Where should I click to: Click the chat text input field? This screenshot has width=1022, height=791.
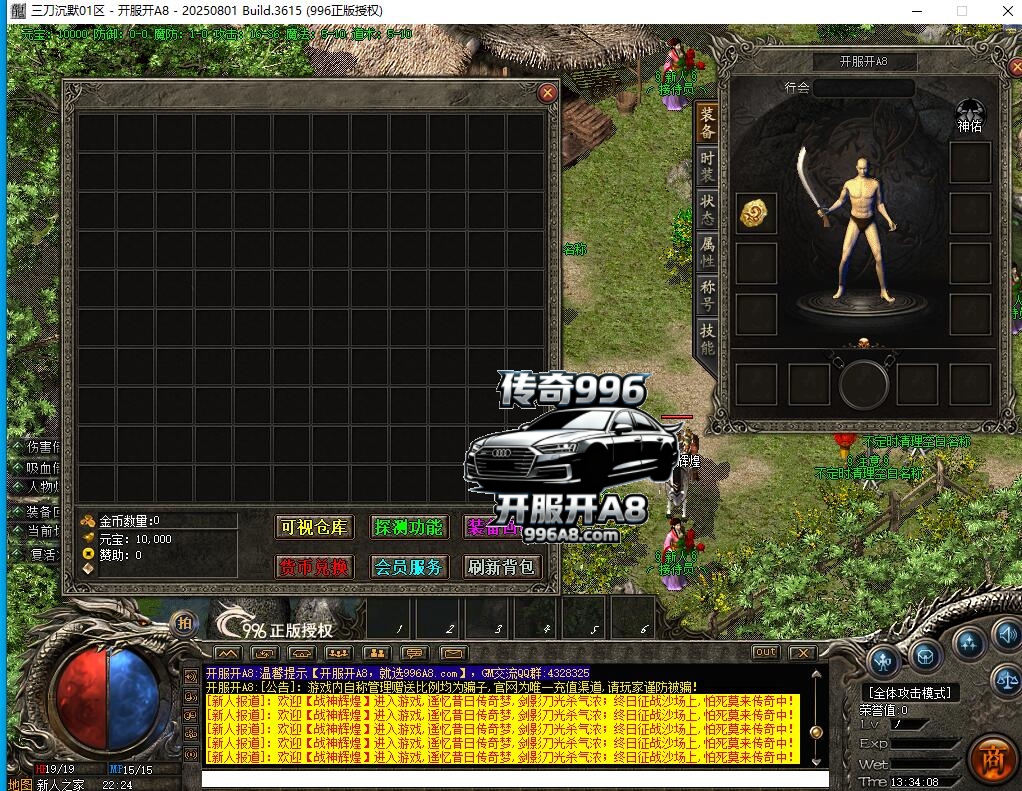(x=515, y=778)
